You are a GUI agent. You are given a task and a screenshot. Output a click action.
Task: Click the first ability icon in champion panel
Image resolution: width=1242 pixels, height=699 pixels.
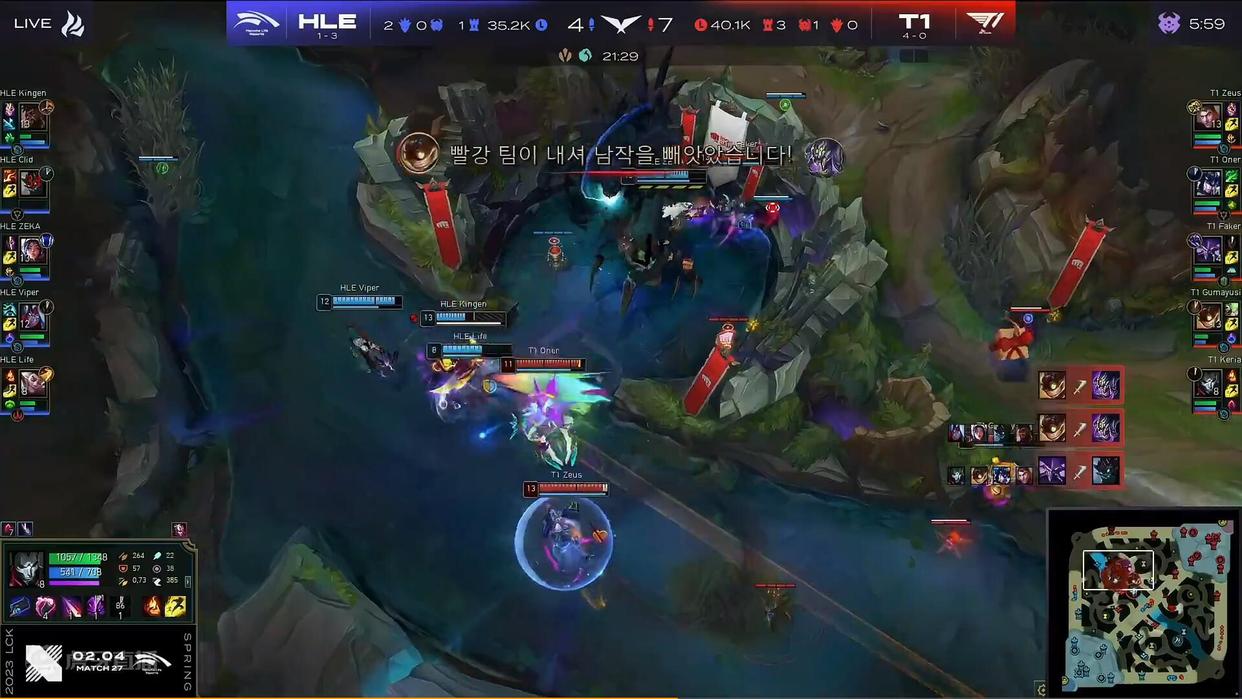(x=19, y=606)
